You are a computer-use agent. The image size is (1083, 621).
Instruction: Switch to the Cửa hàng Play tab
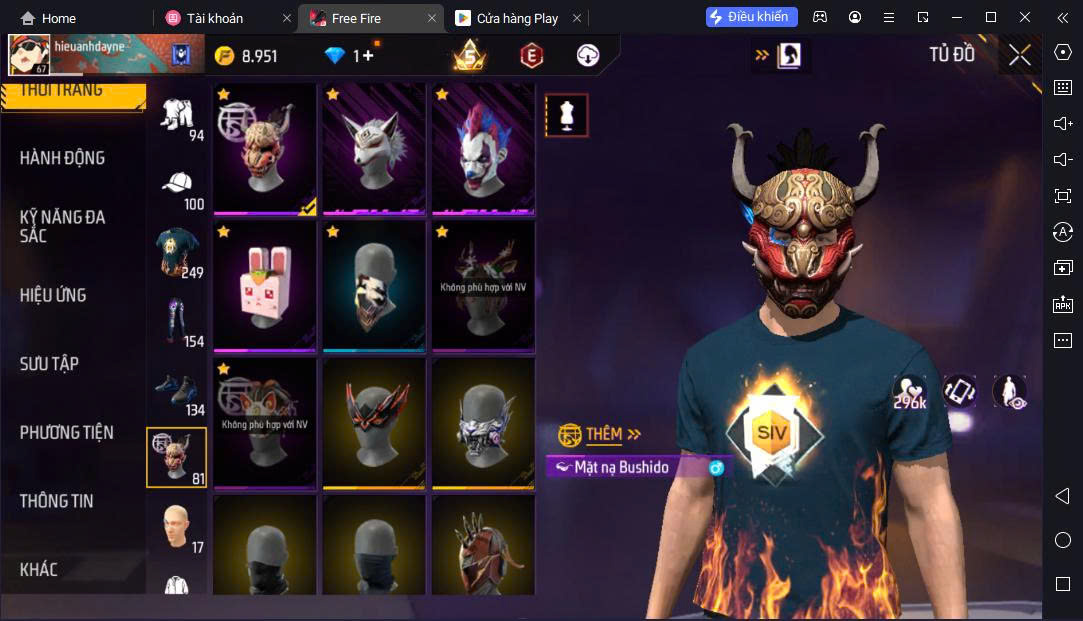pos(518,18)
